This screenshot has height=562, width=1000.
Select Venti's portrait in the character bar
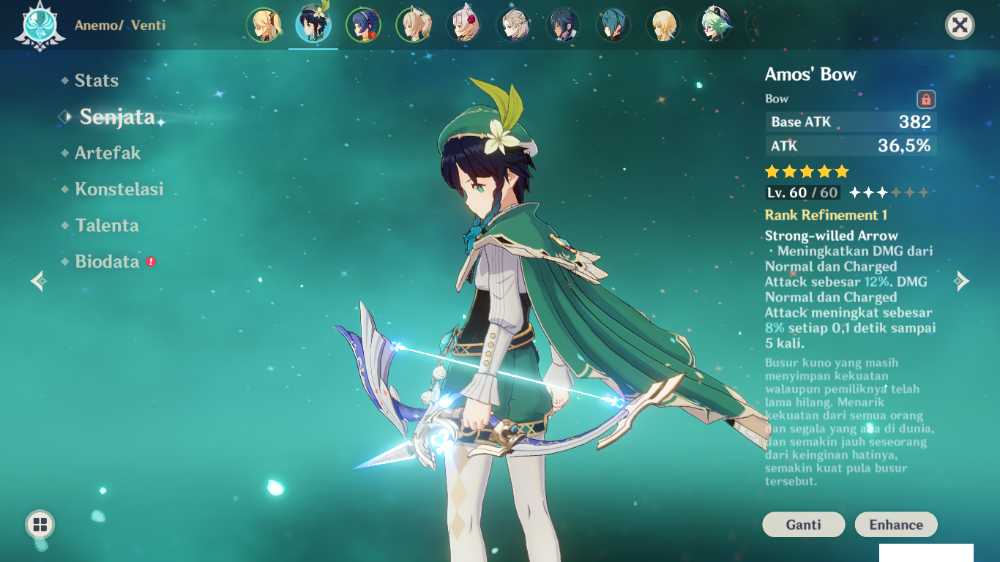click(x=312, y=25)
